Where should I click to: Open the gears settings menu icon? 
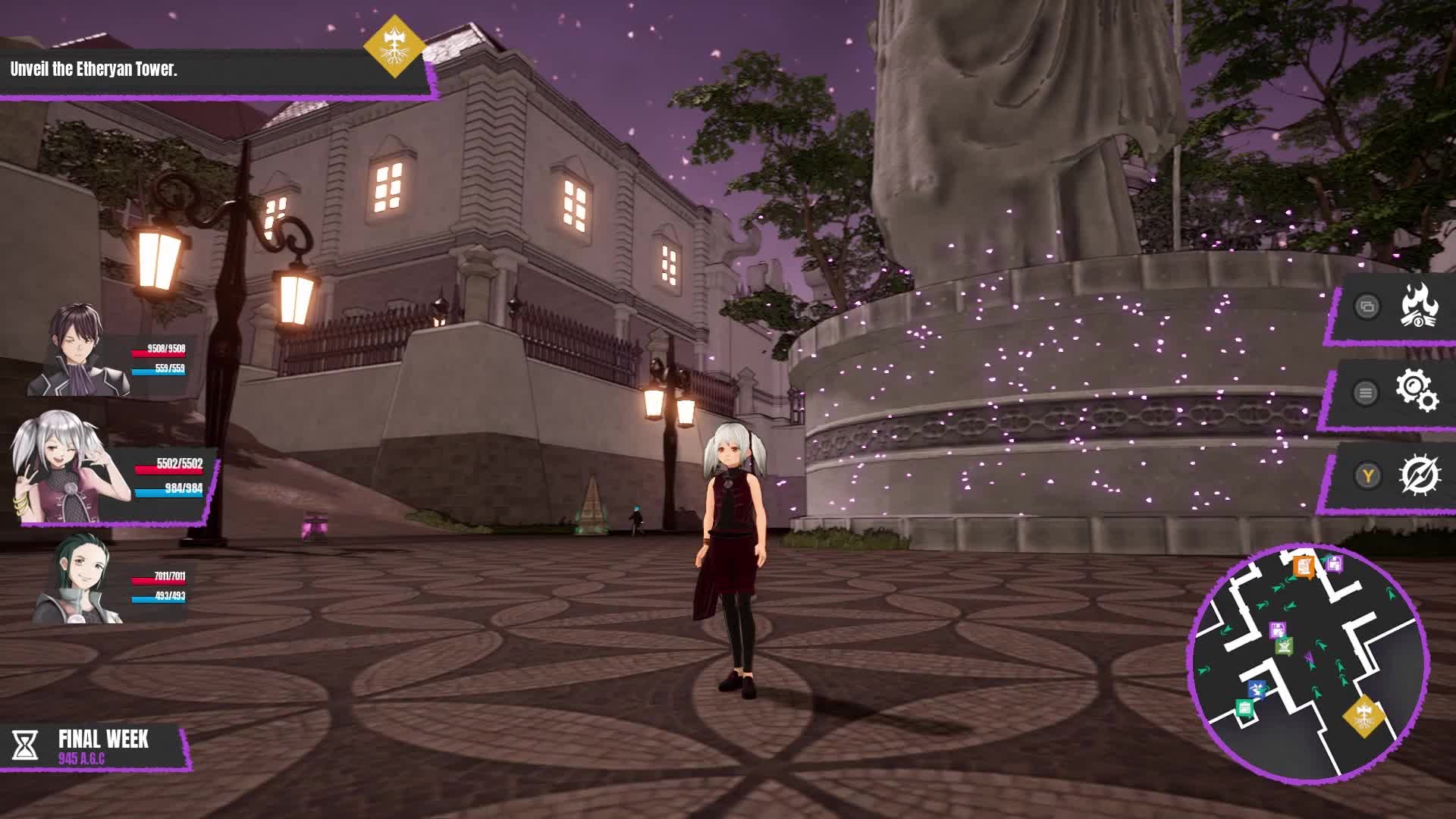1417,391
